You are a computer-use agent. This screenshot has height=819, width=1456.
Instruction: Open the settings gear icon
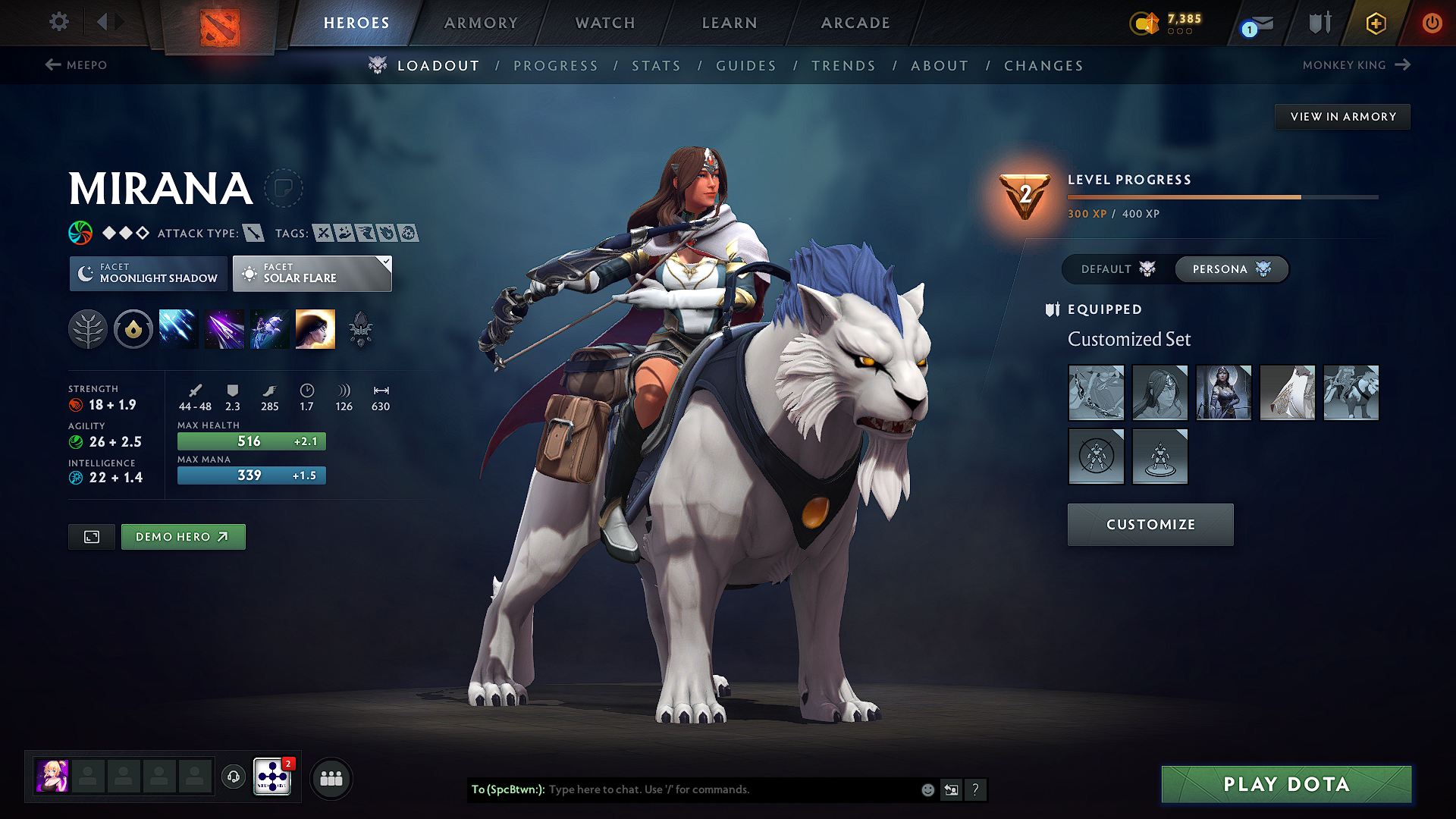click(x=58, y=22)
